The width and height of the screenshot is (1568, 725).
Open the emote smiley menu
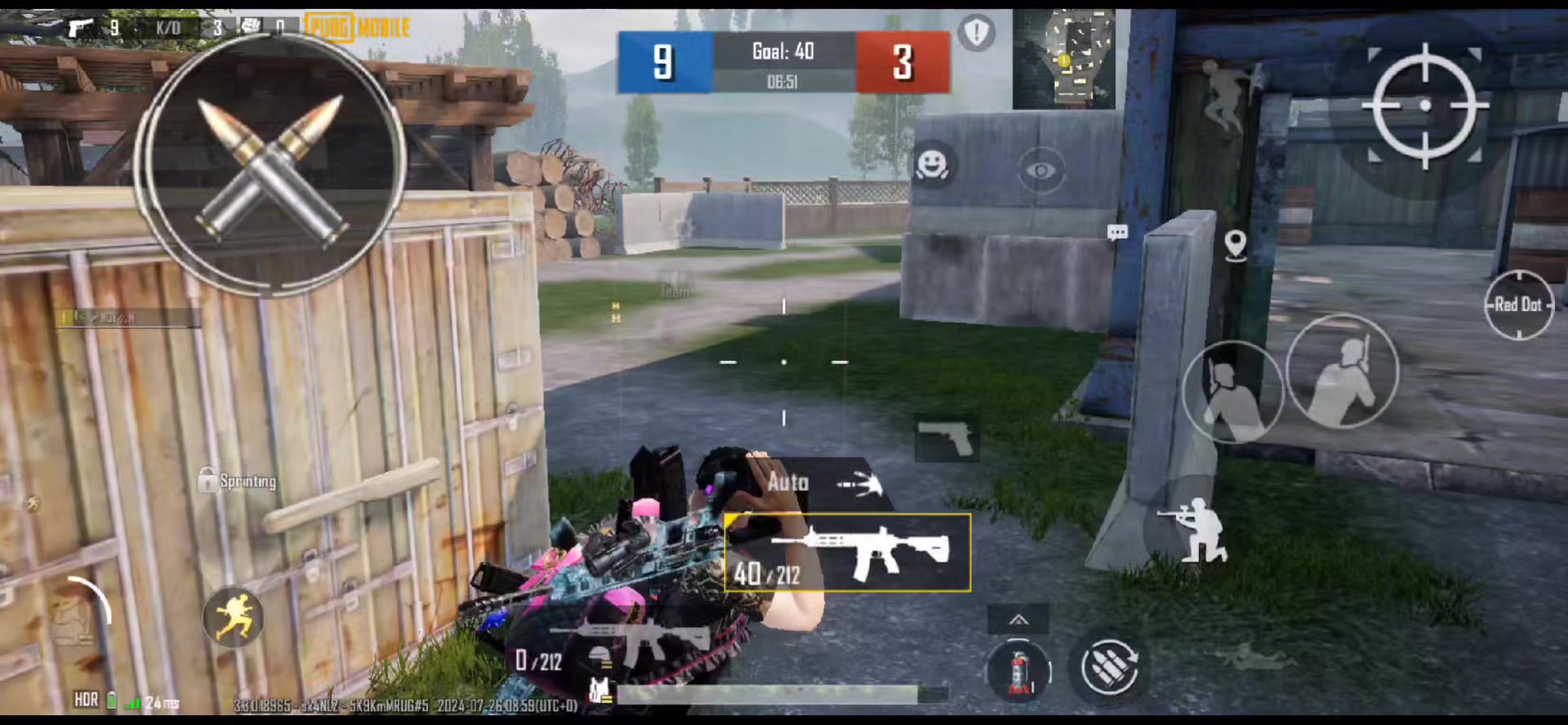tap(932, 166)
